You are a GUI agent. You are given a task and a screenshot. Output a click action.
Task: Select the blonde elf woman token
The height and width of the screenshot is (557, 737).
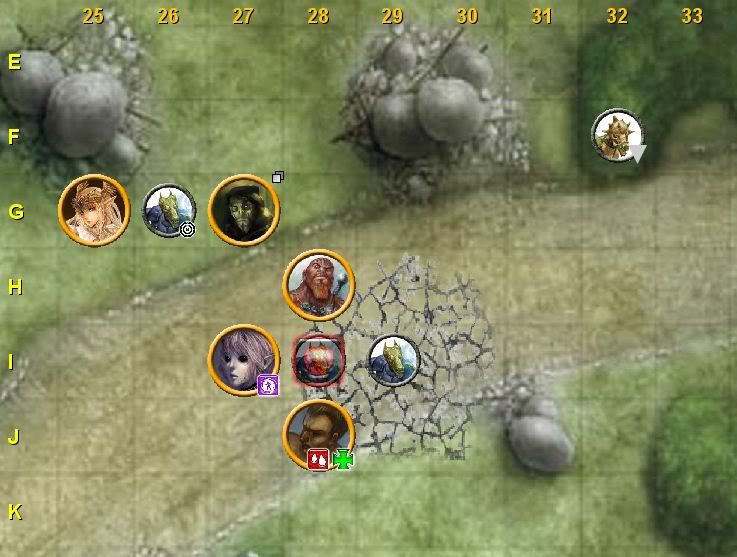click(94, 210)
